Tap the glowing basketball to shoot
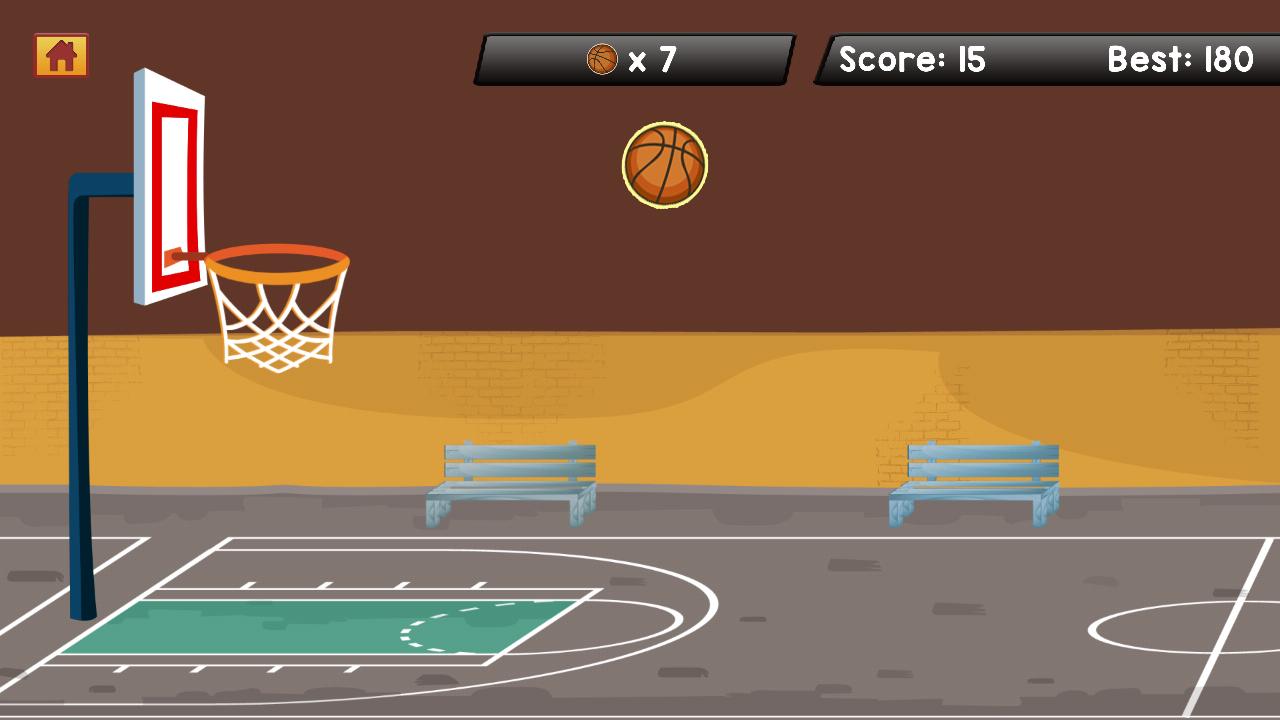The height and width of the screenshot is (720, 1280). point(666,165)
